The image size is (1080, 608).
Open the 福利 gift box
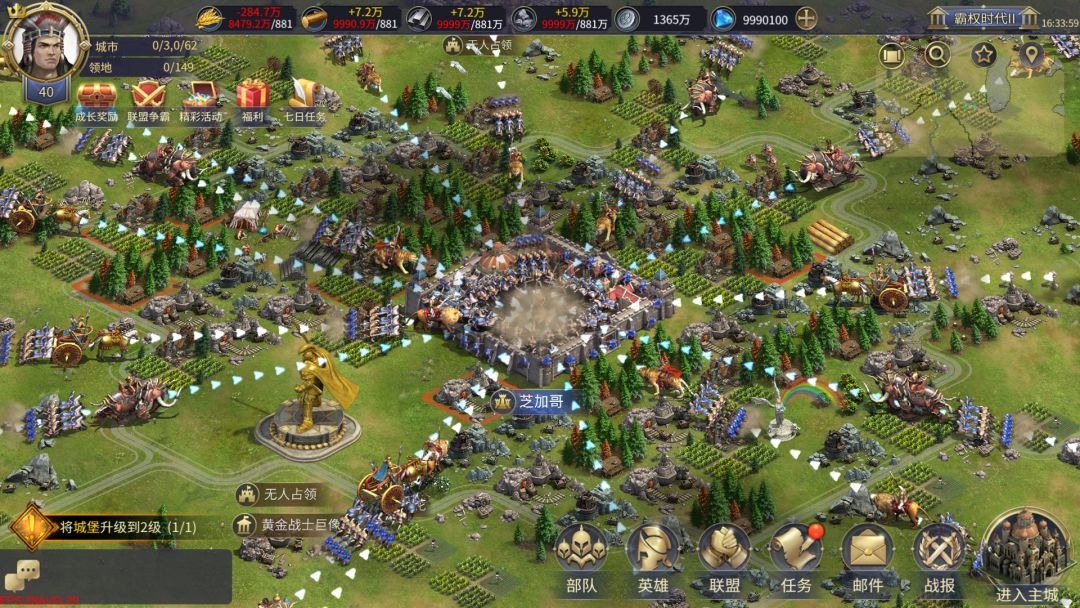(253, 97)
